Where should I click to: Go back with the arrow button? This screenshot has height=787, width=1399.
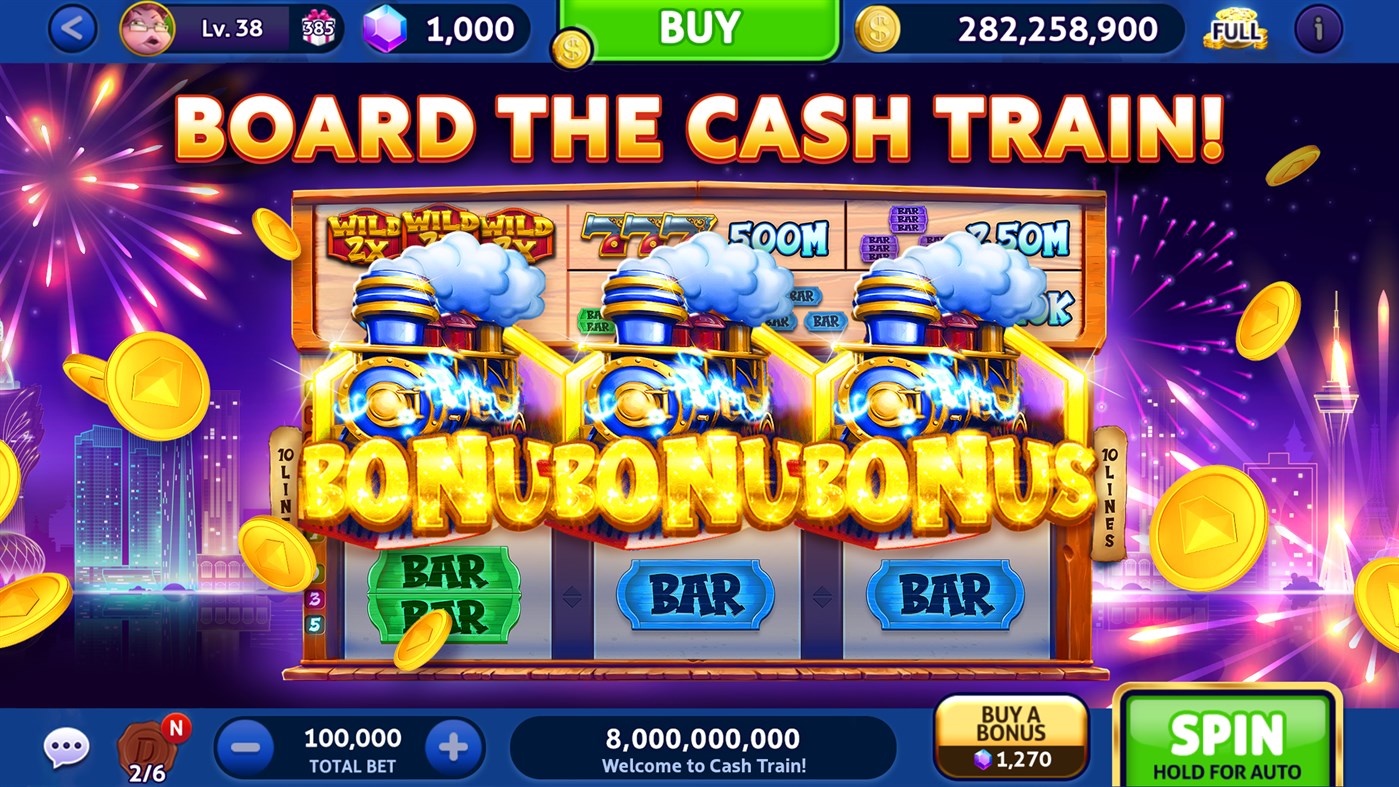[70, 27]
